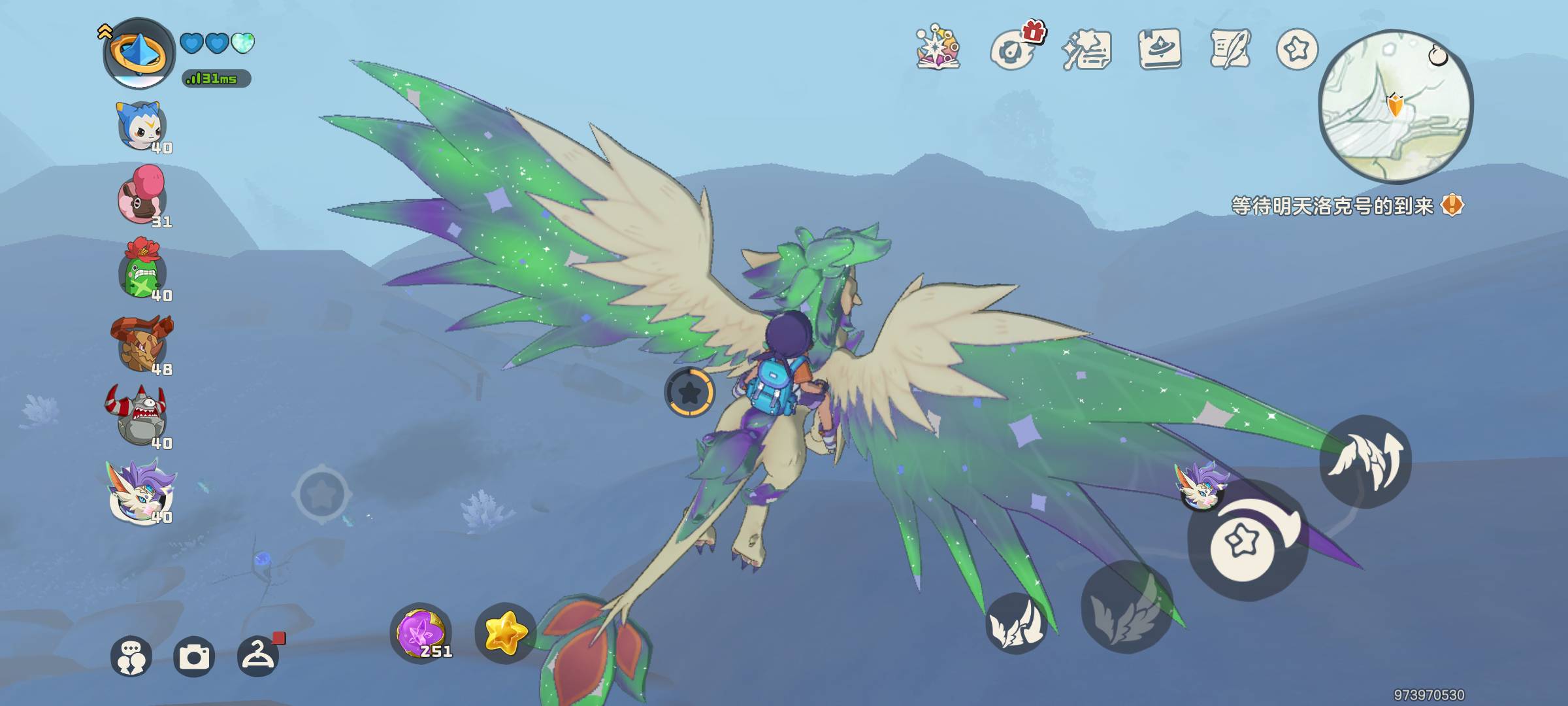Activate the wing ascend button
This screenshot has height=706, width=1568.
click(1365, 461)
